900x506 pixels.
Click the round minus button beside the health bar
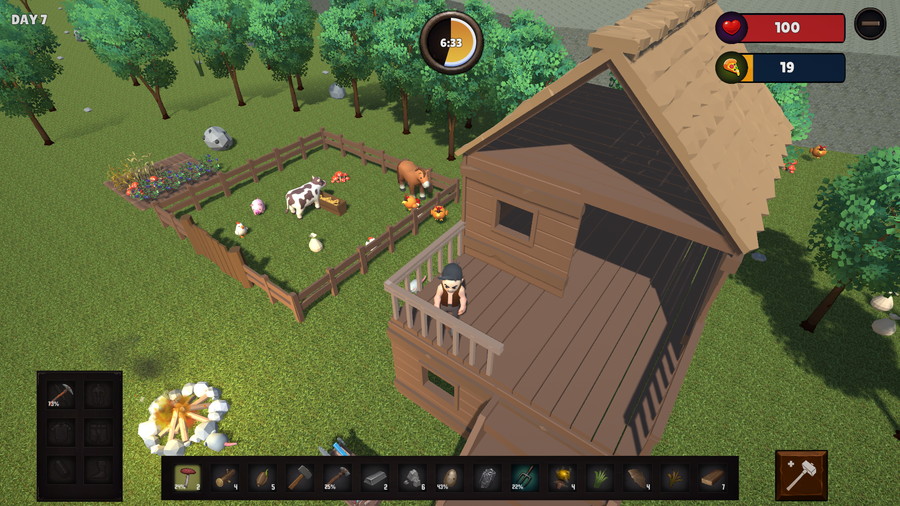pos(870,24)
